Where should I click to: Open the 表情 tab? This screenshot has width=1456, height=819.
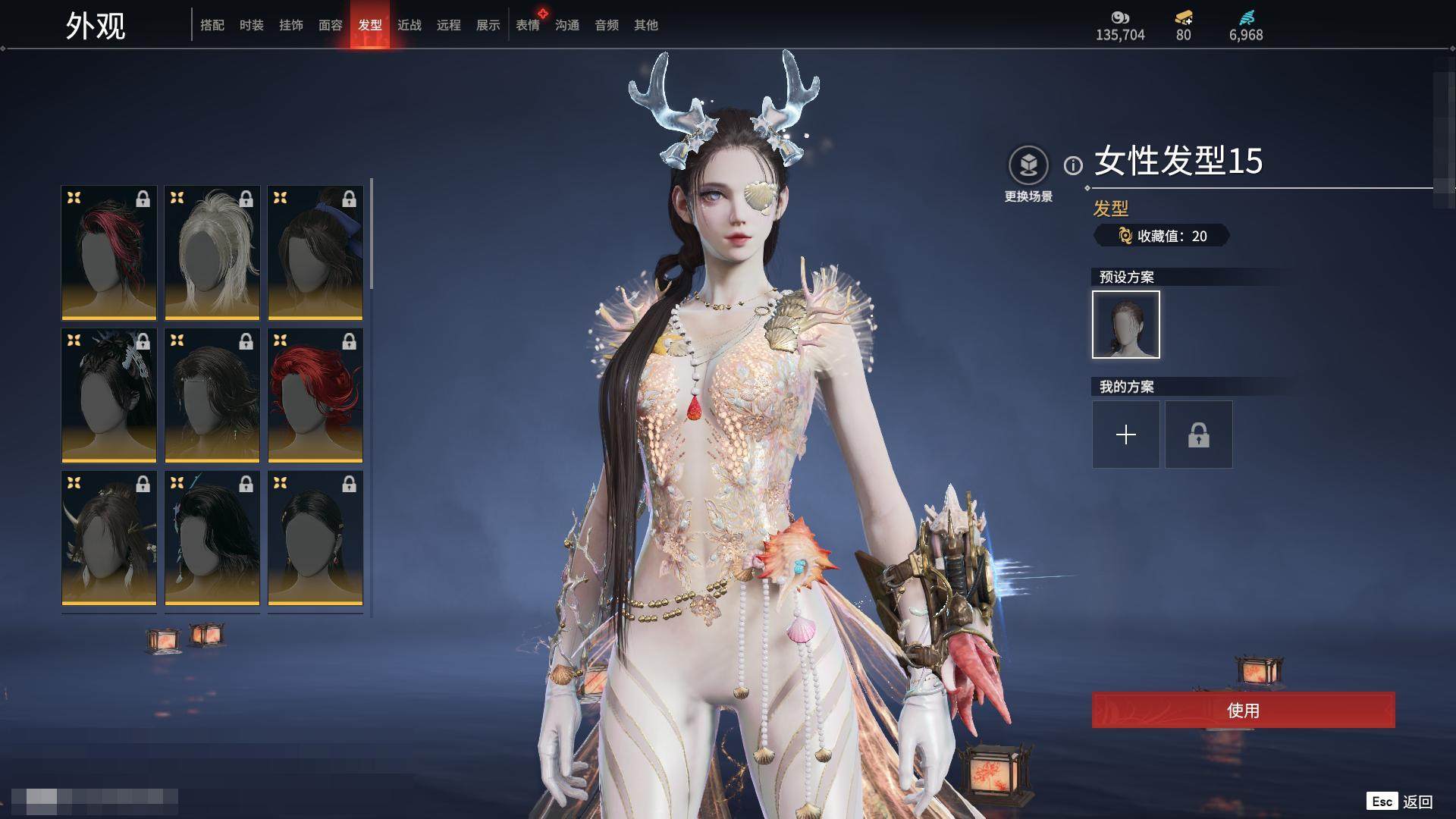pos(528,25)
